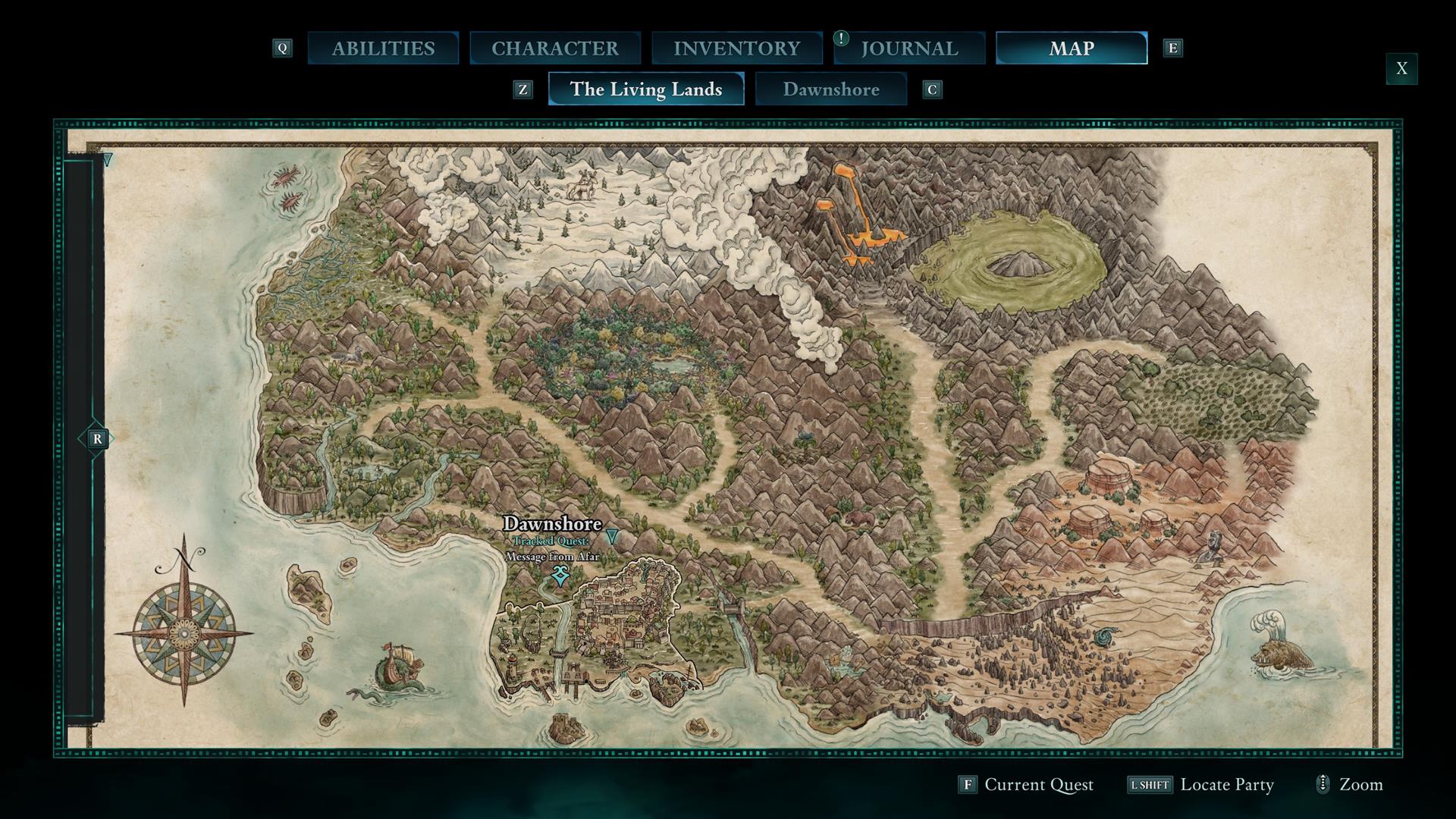The image size is (1456, 819).
Task: Select the Map tab
Action: click(x=1071, y=49)
